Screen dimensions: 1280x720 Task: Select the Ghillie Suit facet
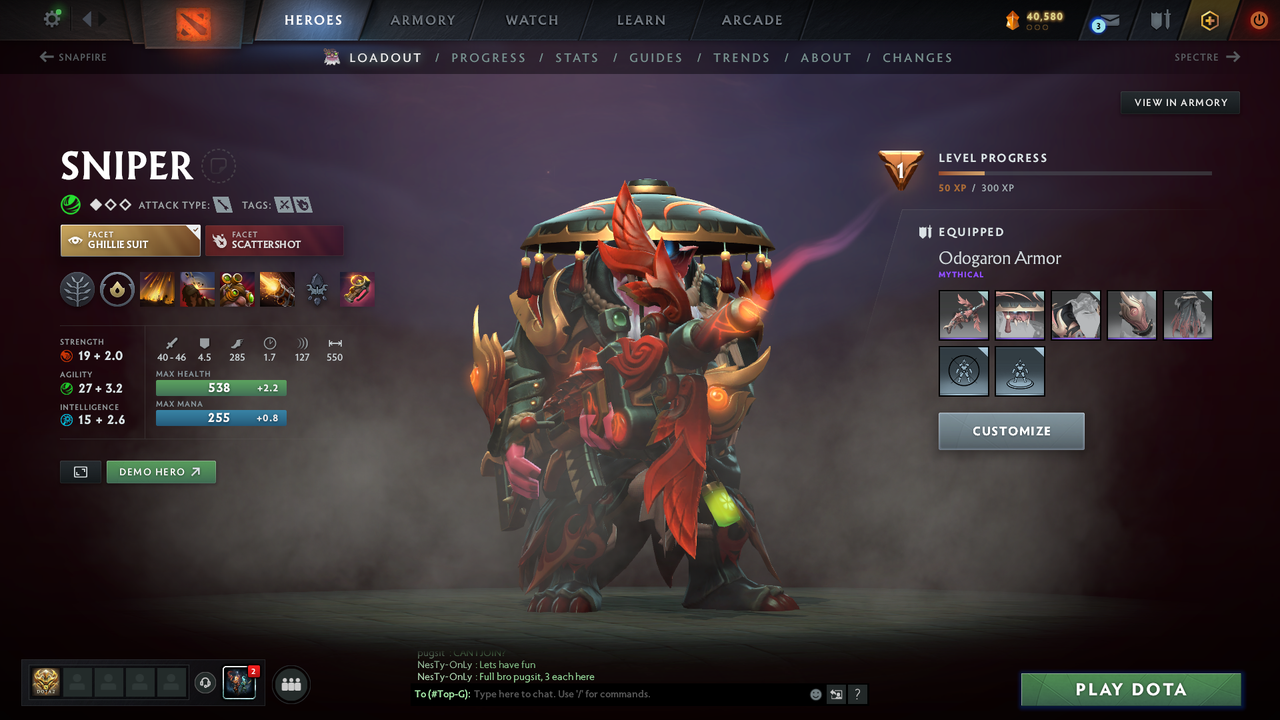point(130,240)
